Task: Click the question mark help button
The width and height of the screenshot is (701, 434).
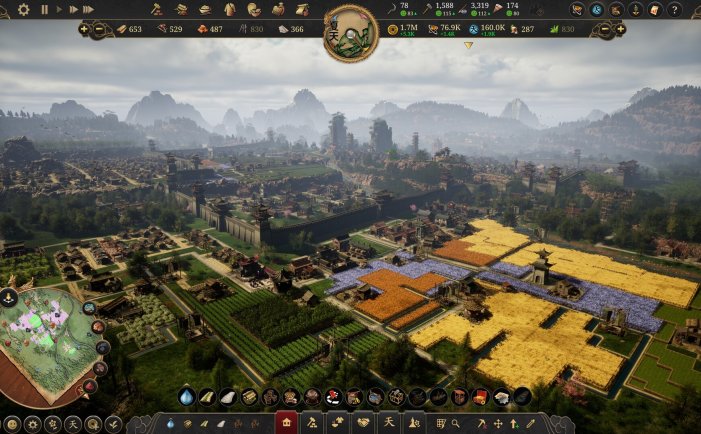Action: coord(674,10)
